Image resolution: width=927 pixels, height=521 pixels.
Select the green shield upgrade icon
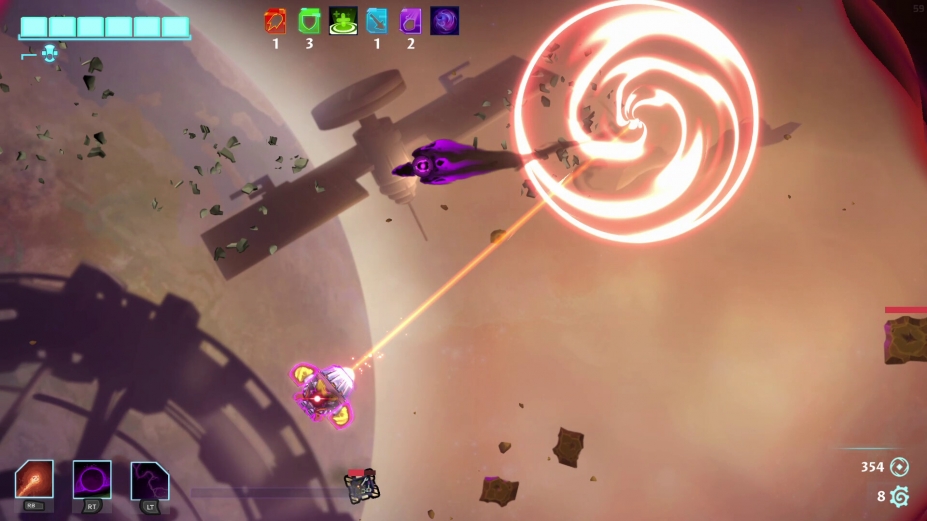(x=309, y=21)
